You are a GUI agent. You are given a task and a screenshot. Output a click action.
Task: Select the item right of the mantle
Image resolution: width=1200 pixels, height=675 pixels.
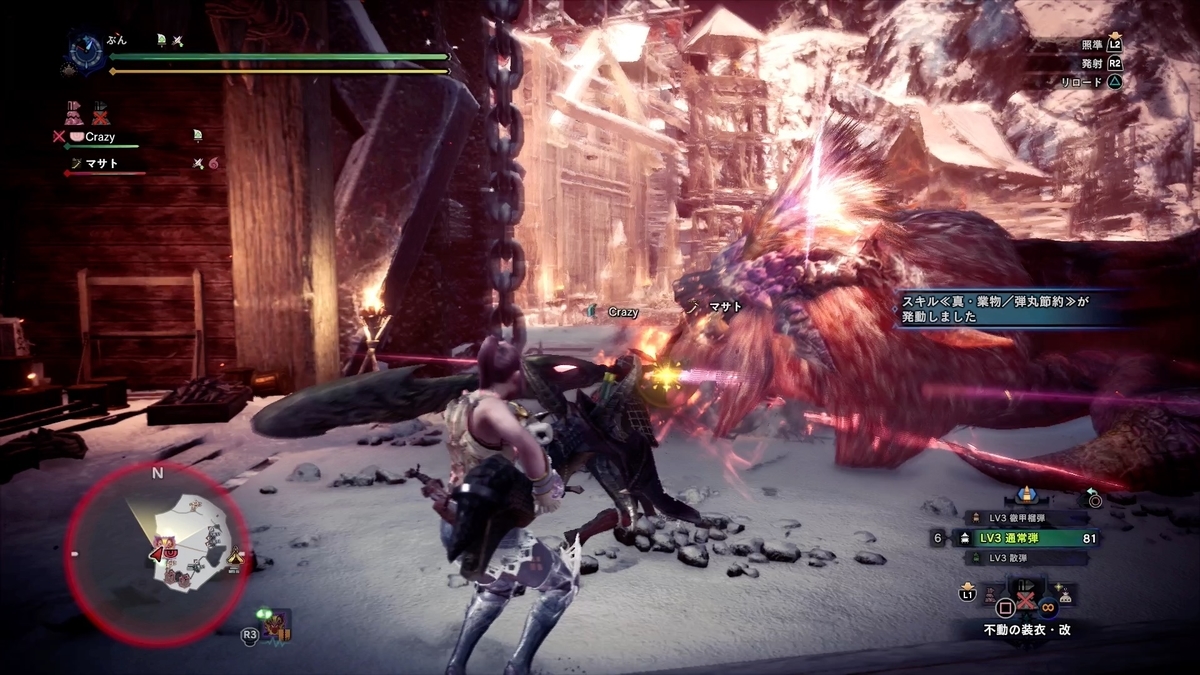tap(1066, 596)
